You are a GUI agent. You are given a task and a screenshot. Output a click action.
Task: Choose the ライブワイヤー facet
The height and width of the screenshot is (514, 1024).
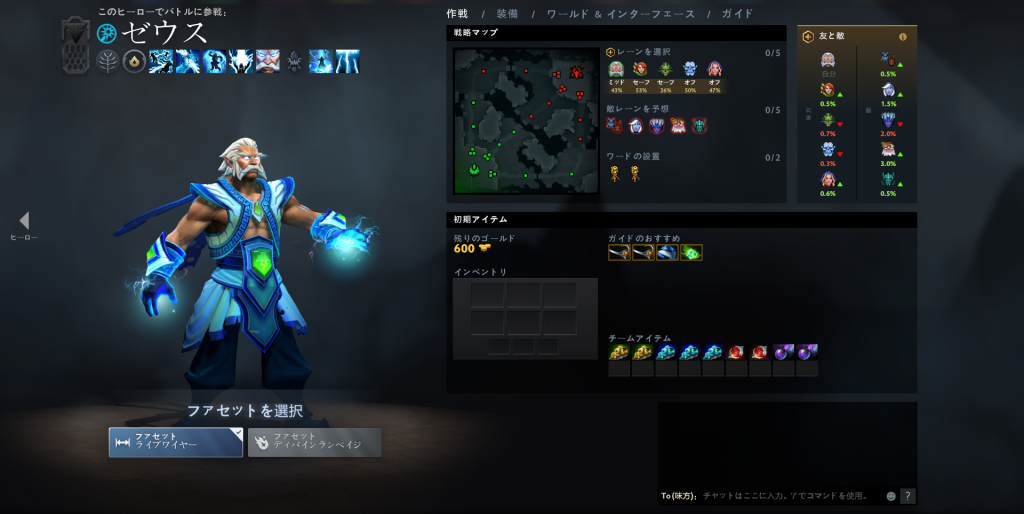pyautogui.click(x=176, y=442)
